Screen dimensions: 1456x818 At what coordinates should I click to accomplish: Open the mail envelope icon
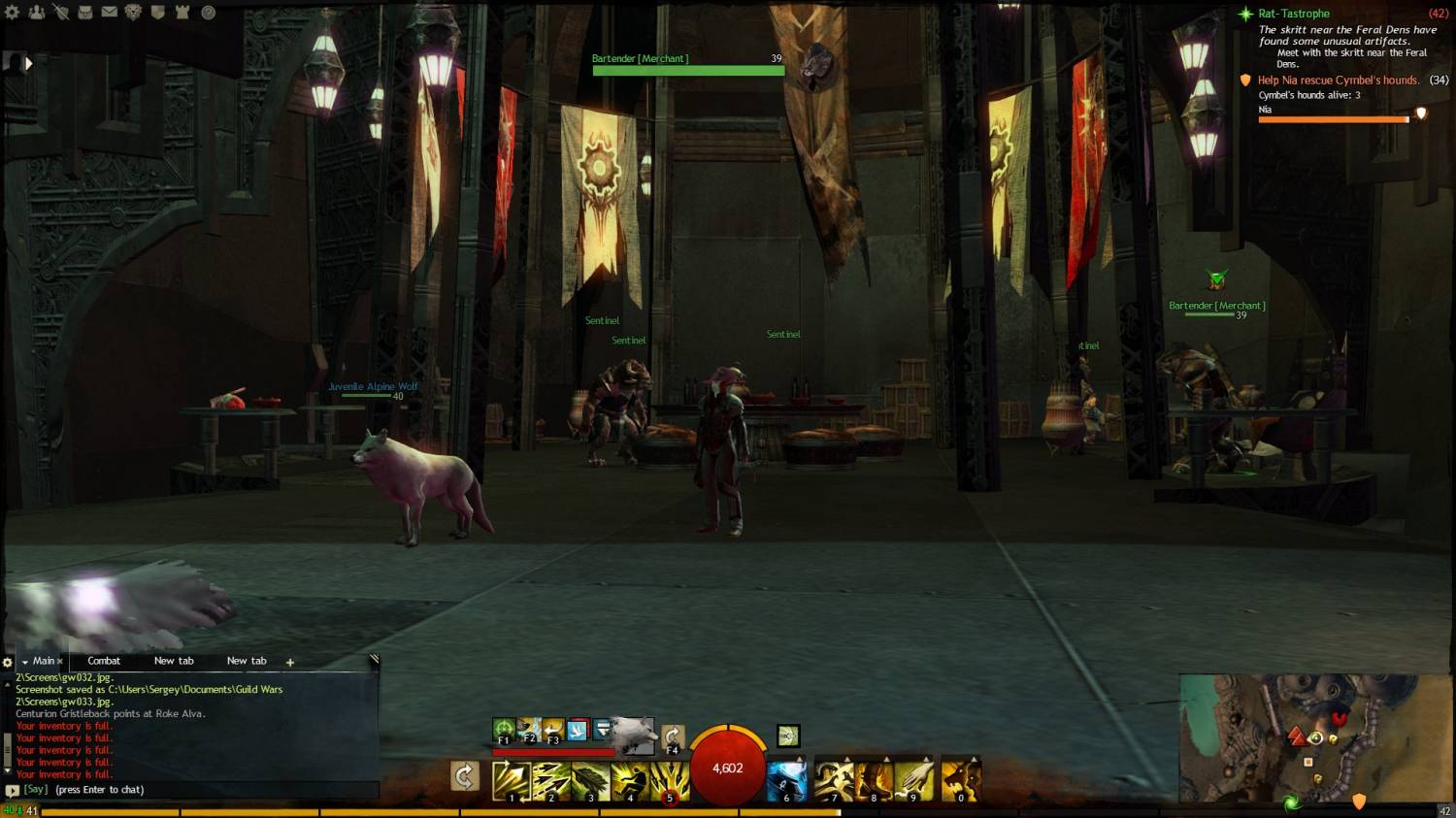point(110,13)
